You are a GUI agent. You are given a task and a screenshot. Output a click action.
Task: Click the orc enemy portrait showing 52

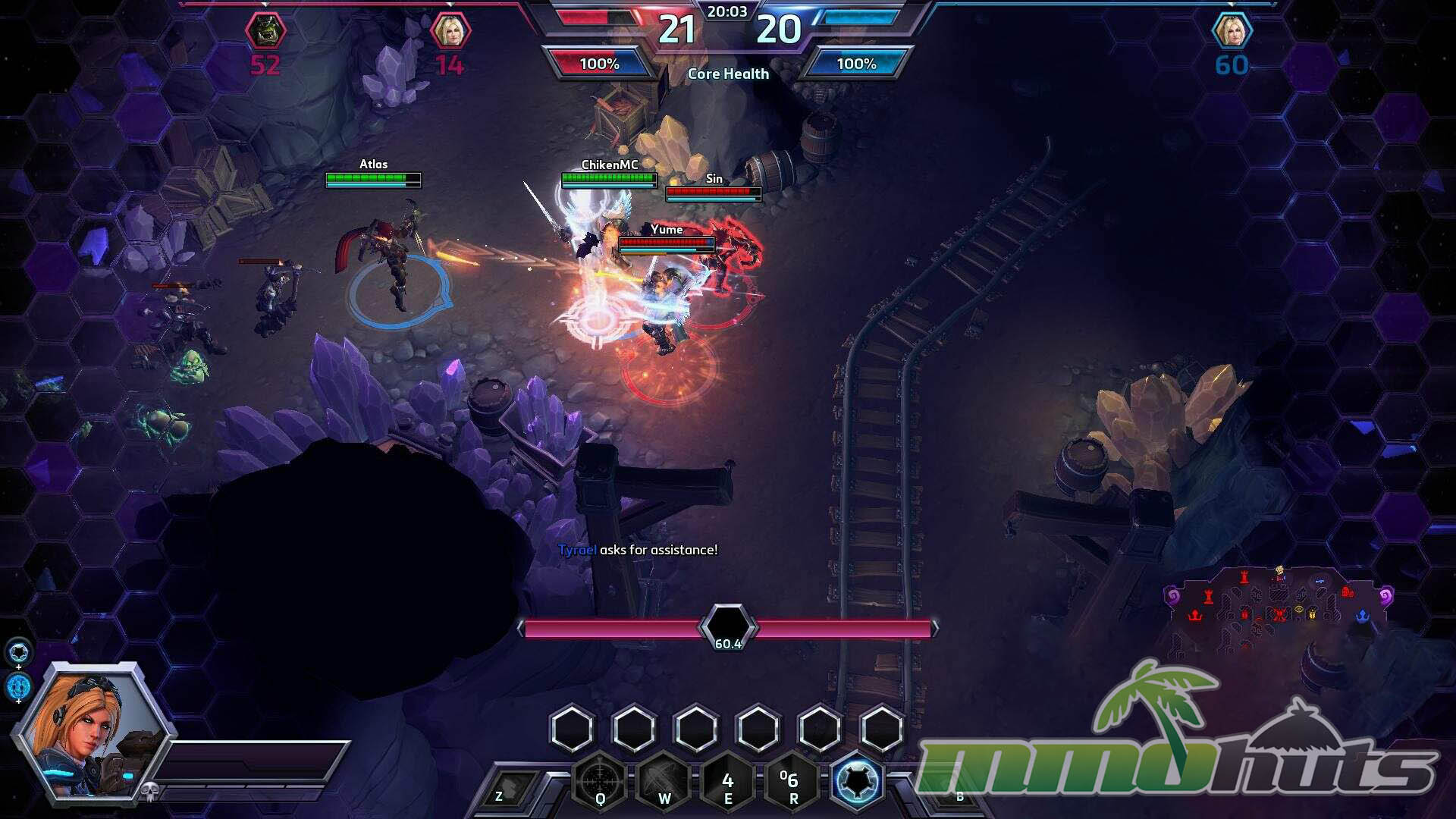[265, 32]
